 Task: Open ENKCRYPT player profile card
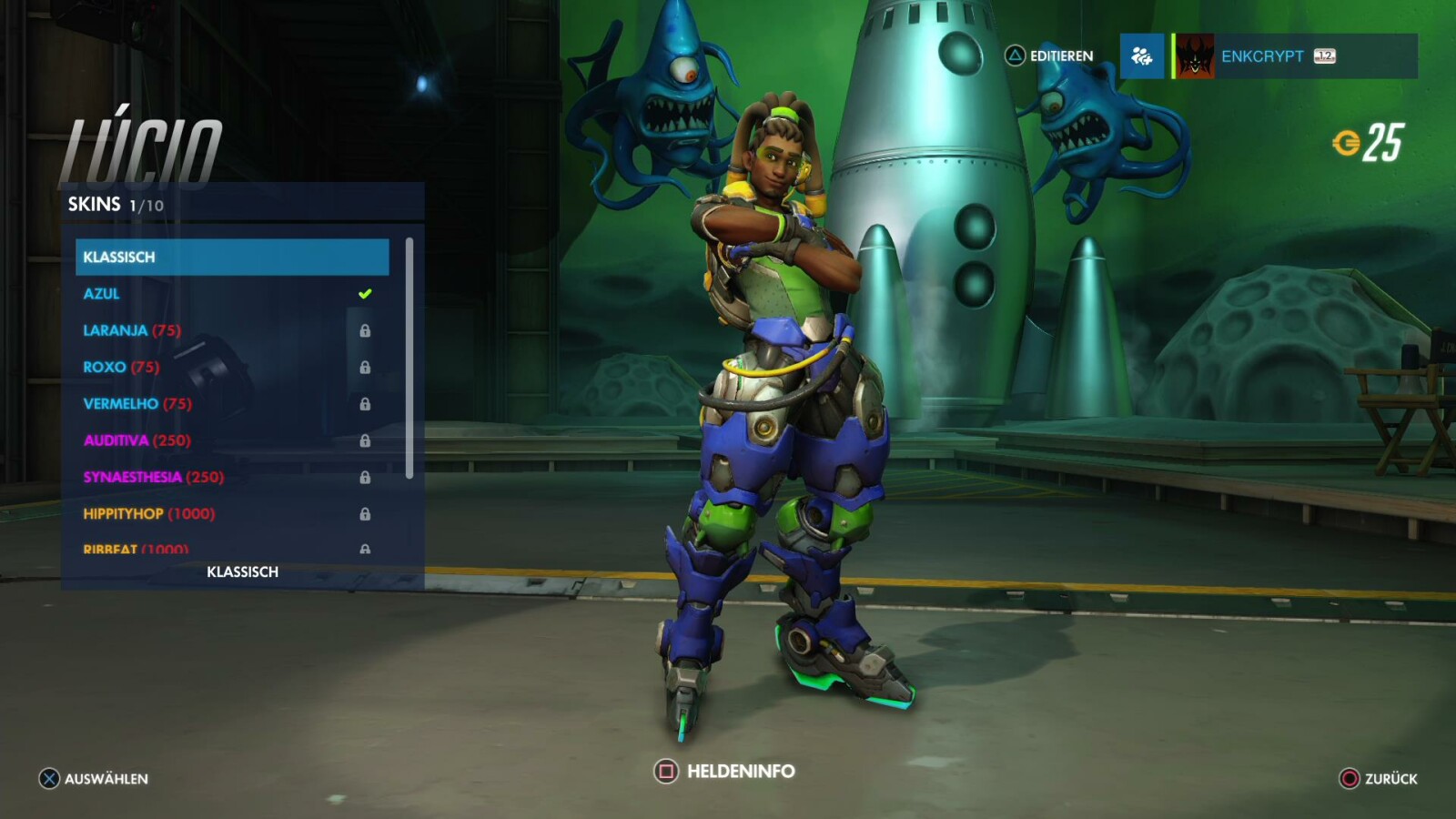[1294, 56]
